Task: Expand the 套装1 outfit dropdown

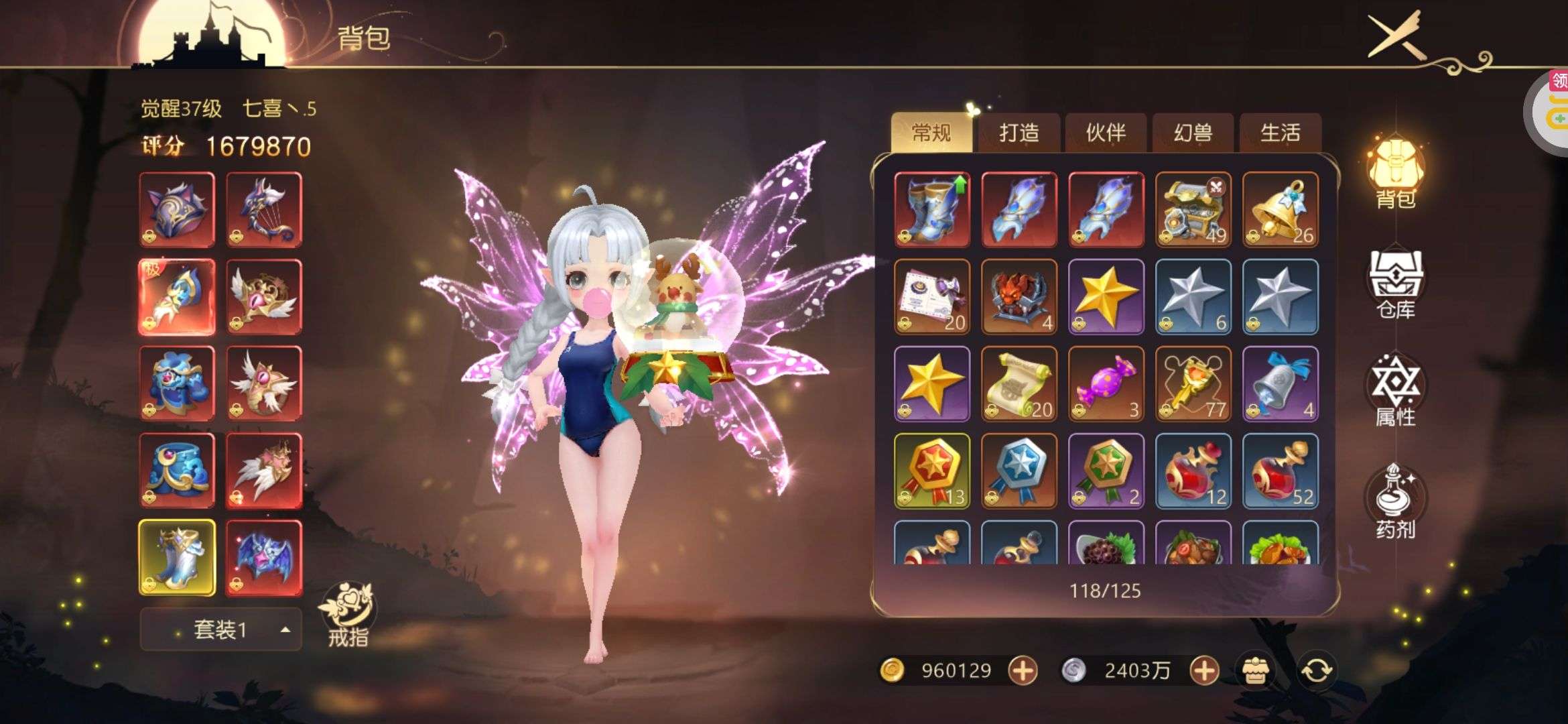Action: tap(220, 629)
